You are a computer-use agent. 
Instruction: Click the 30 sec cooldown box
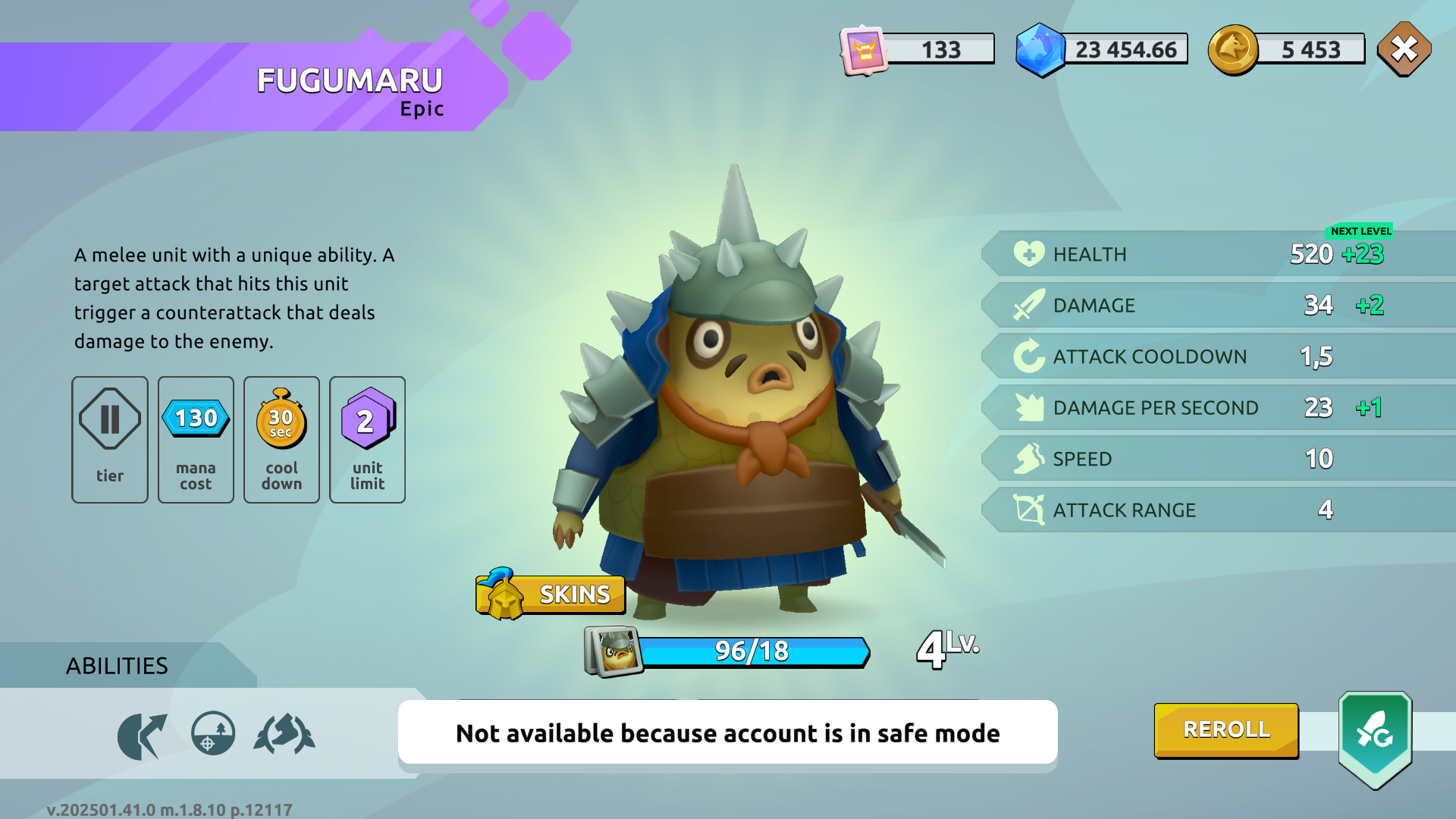click(x=281, y=439)
